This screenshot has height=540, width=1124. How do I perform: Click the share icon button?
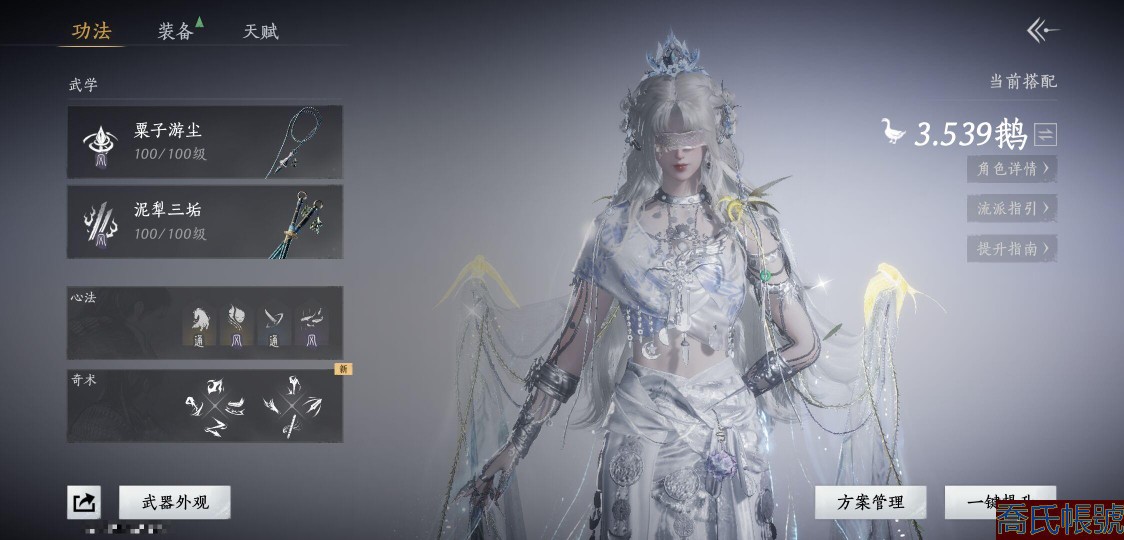point(84,502)
